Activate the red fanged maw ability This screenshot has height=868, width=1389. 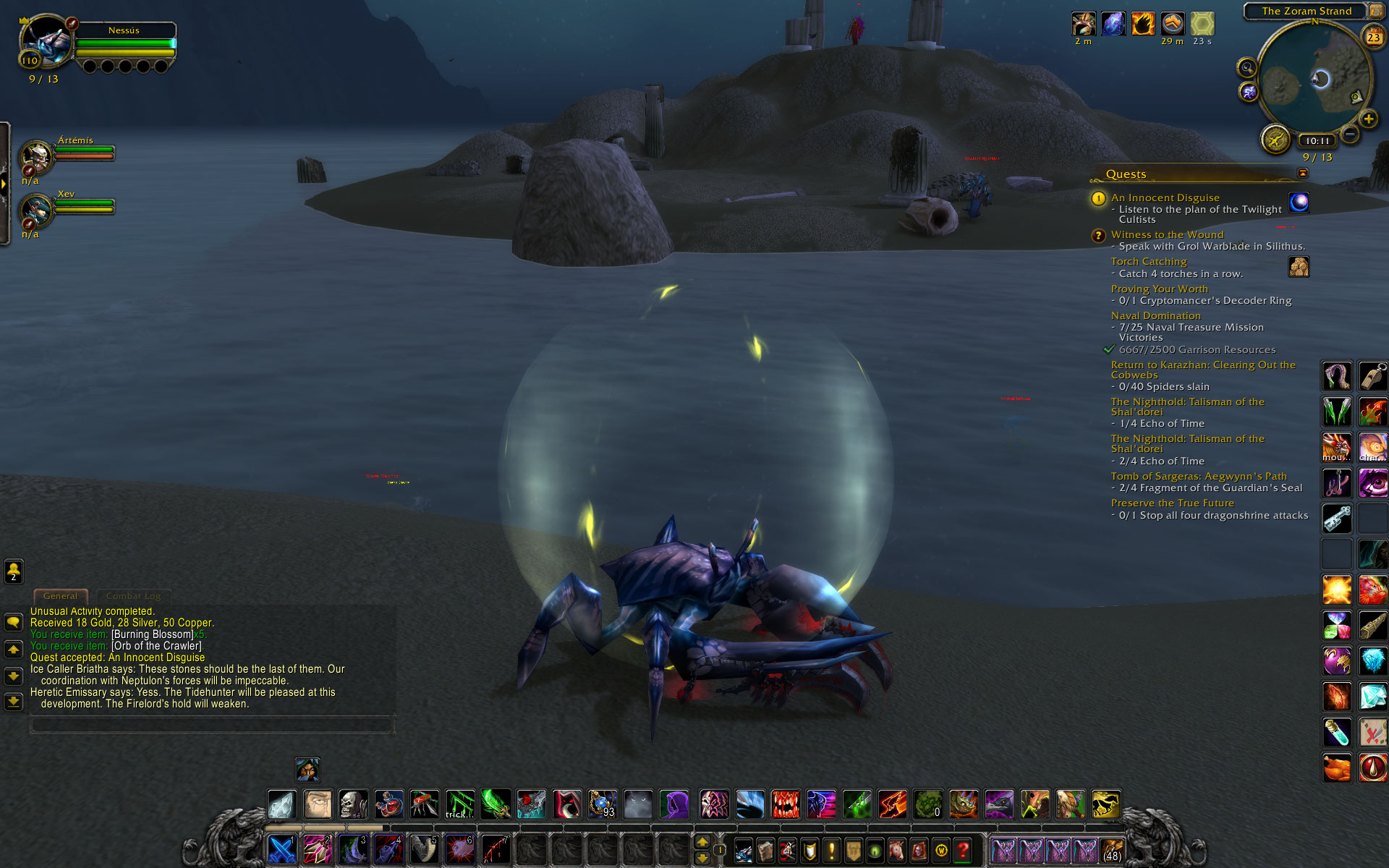(x=785, y=804)
